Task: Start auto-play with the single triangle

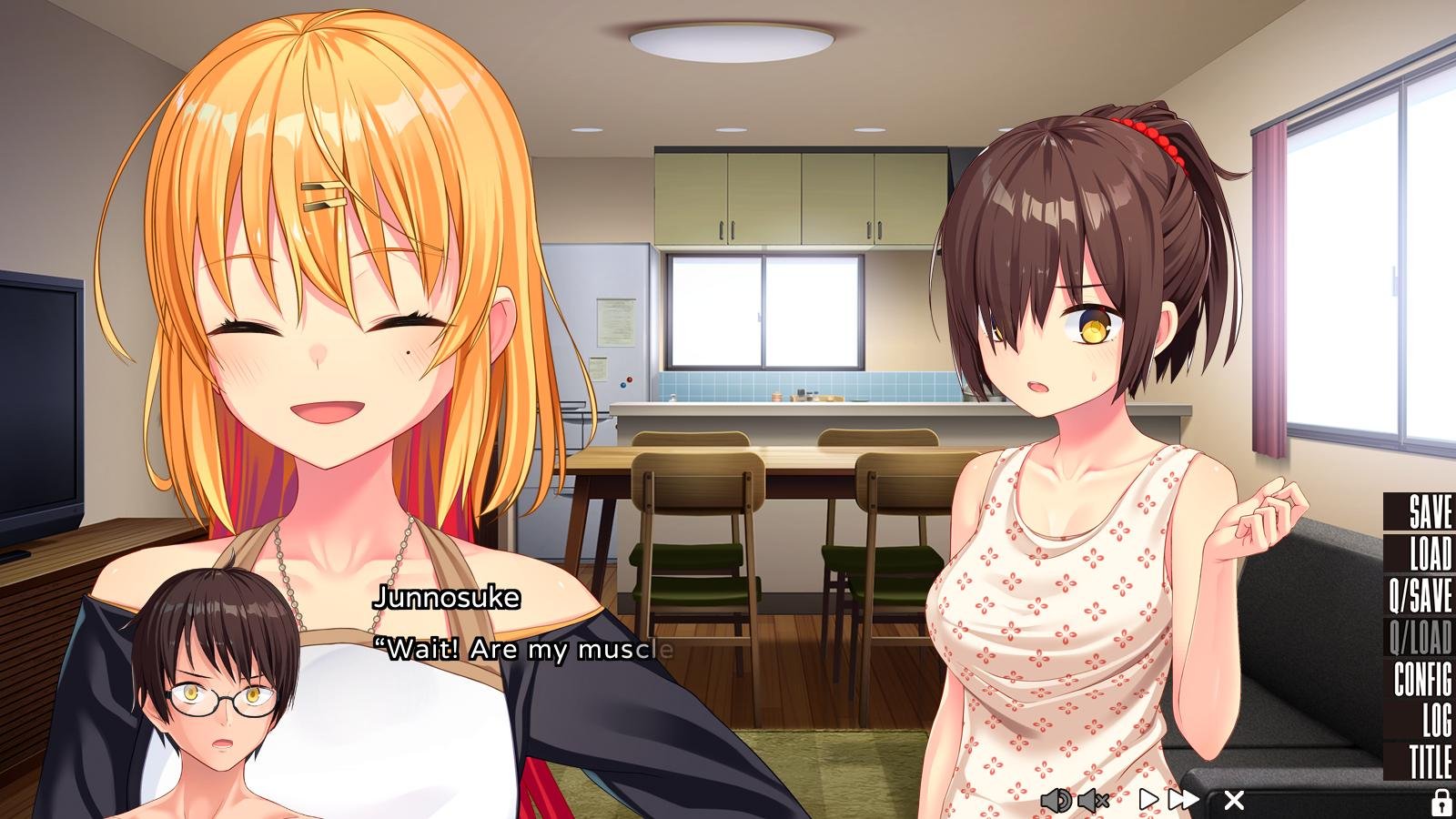Action: coord(1148,800)
